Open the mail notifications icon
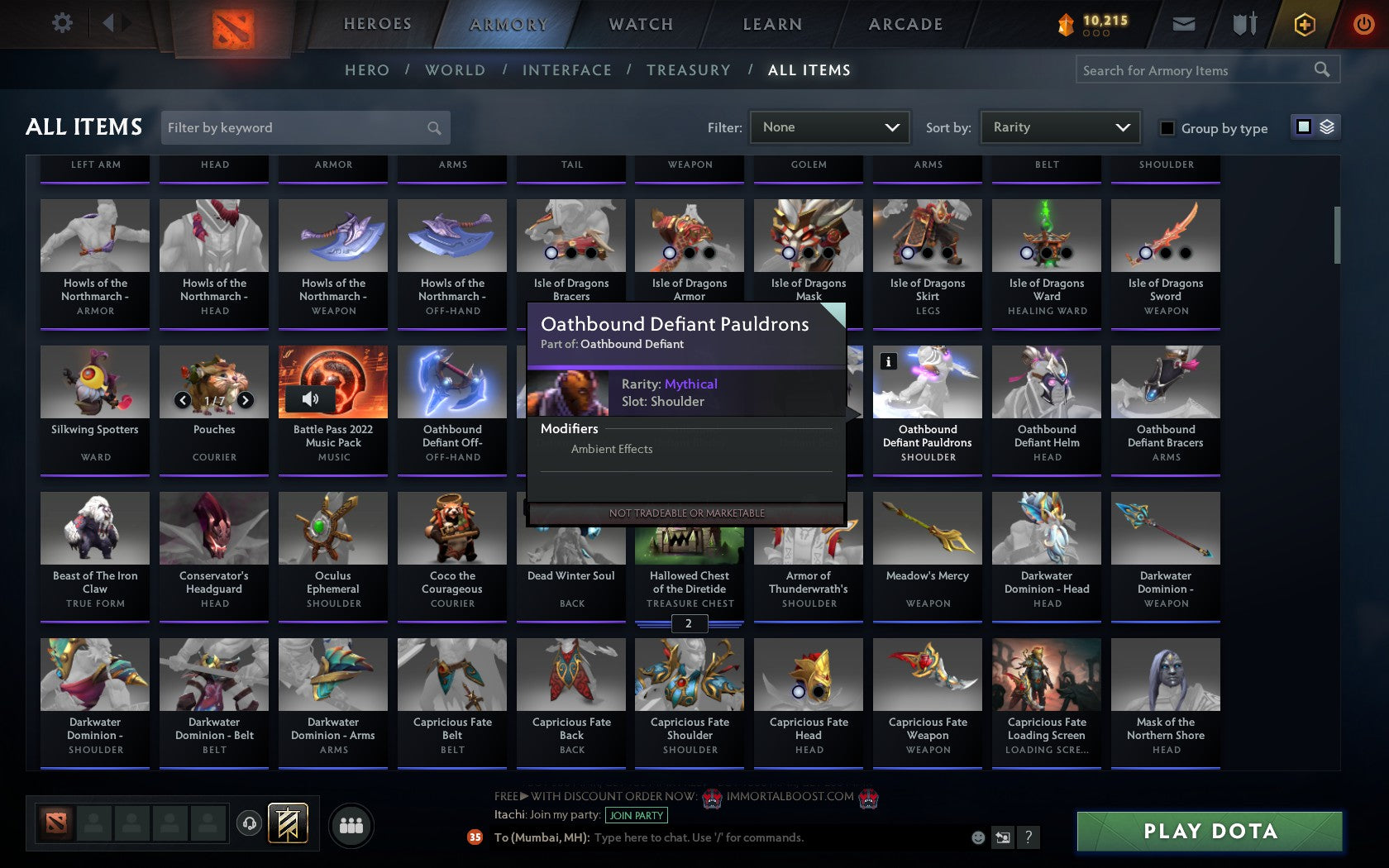This screenshot has height=868, width=1389. point(1183,24)
